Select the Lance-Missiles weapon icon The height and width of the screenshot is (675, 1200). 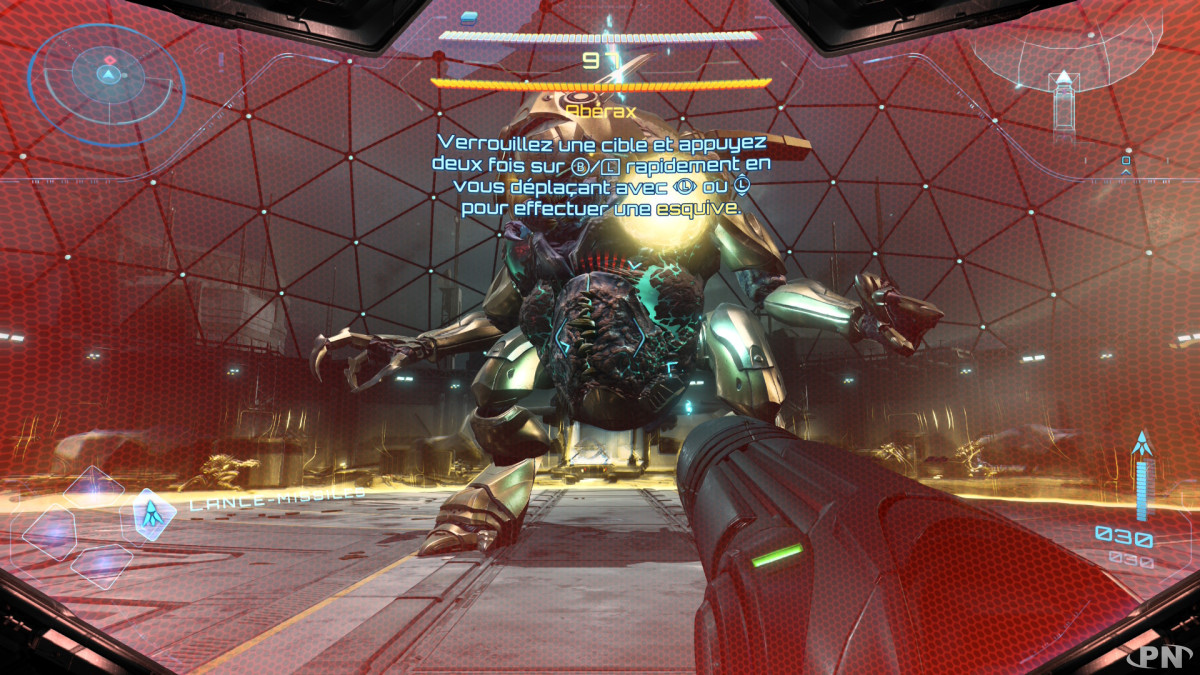tap(152, 514)
